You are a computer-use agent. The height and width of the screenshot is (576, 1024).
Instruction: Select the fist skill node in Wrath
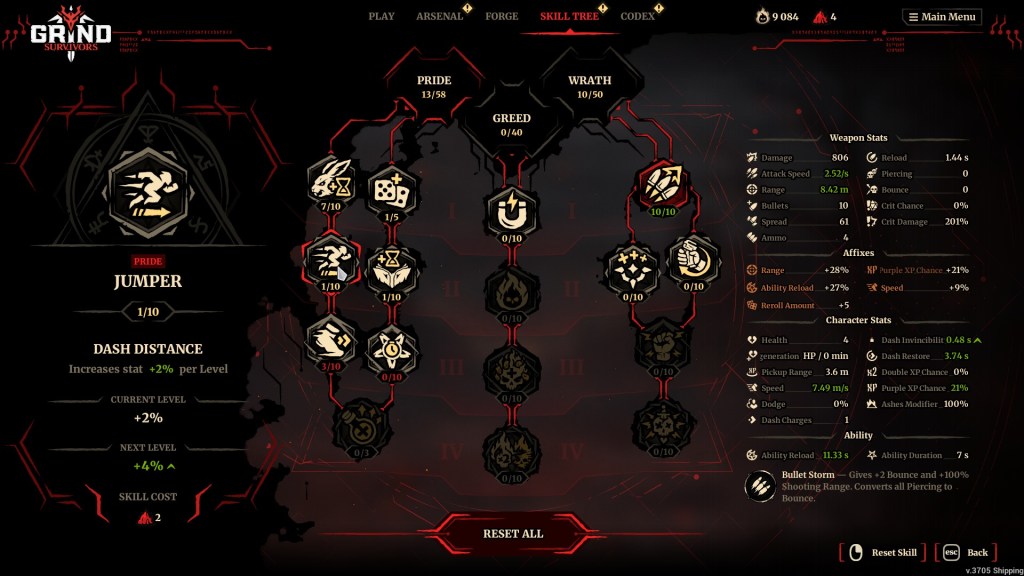tap(692, 261)
